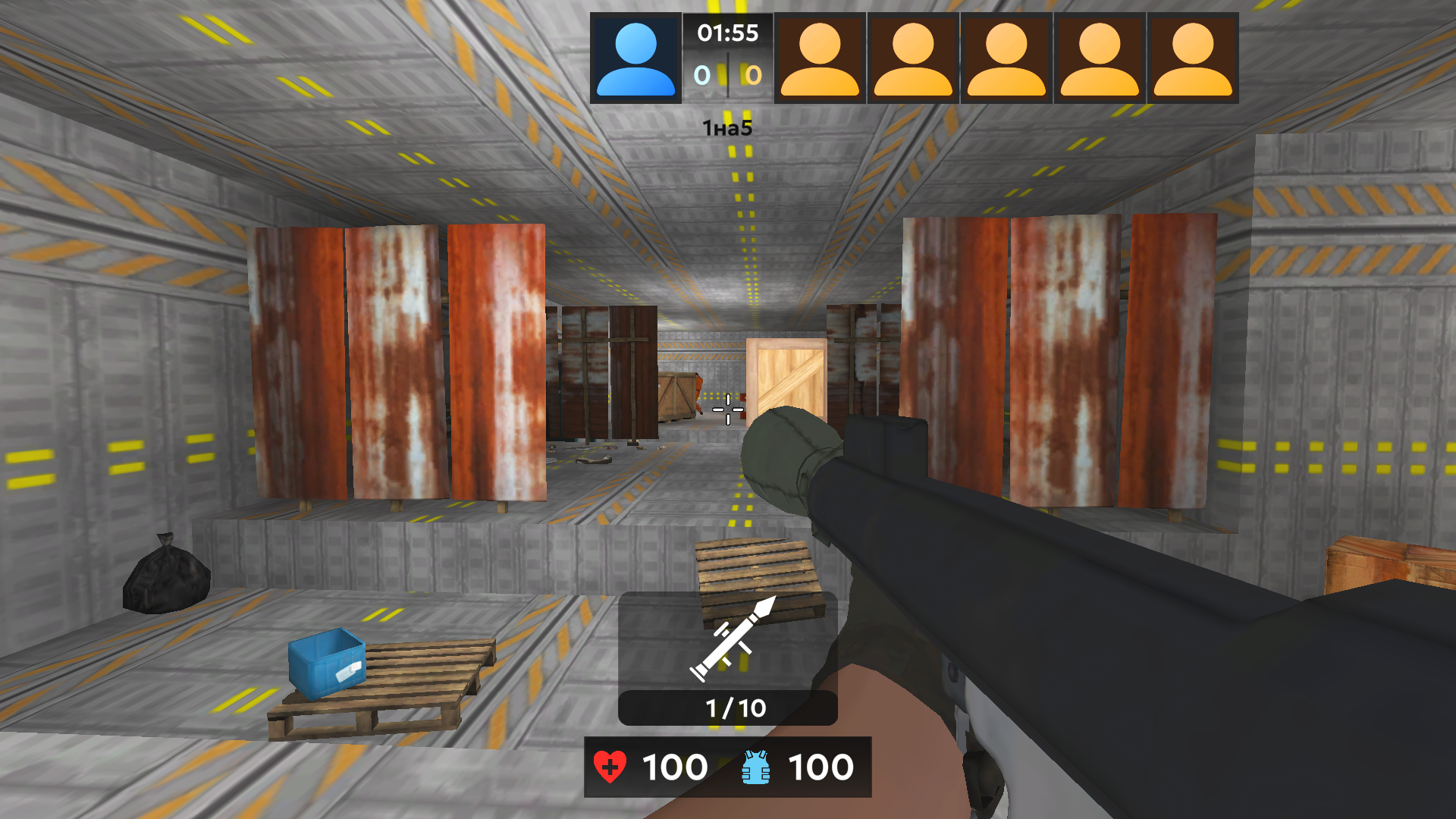
Task: Click the ammo counter progress bar
Action: [x=727, y=707]
